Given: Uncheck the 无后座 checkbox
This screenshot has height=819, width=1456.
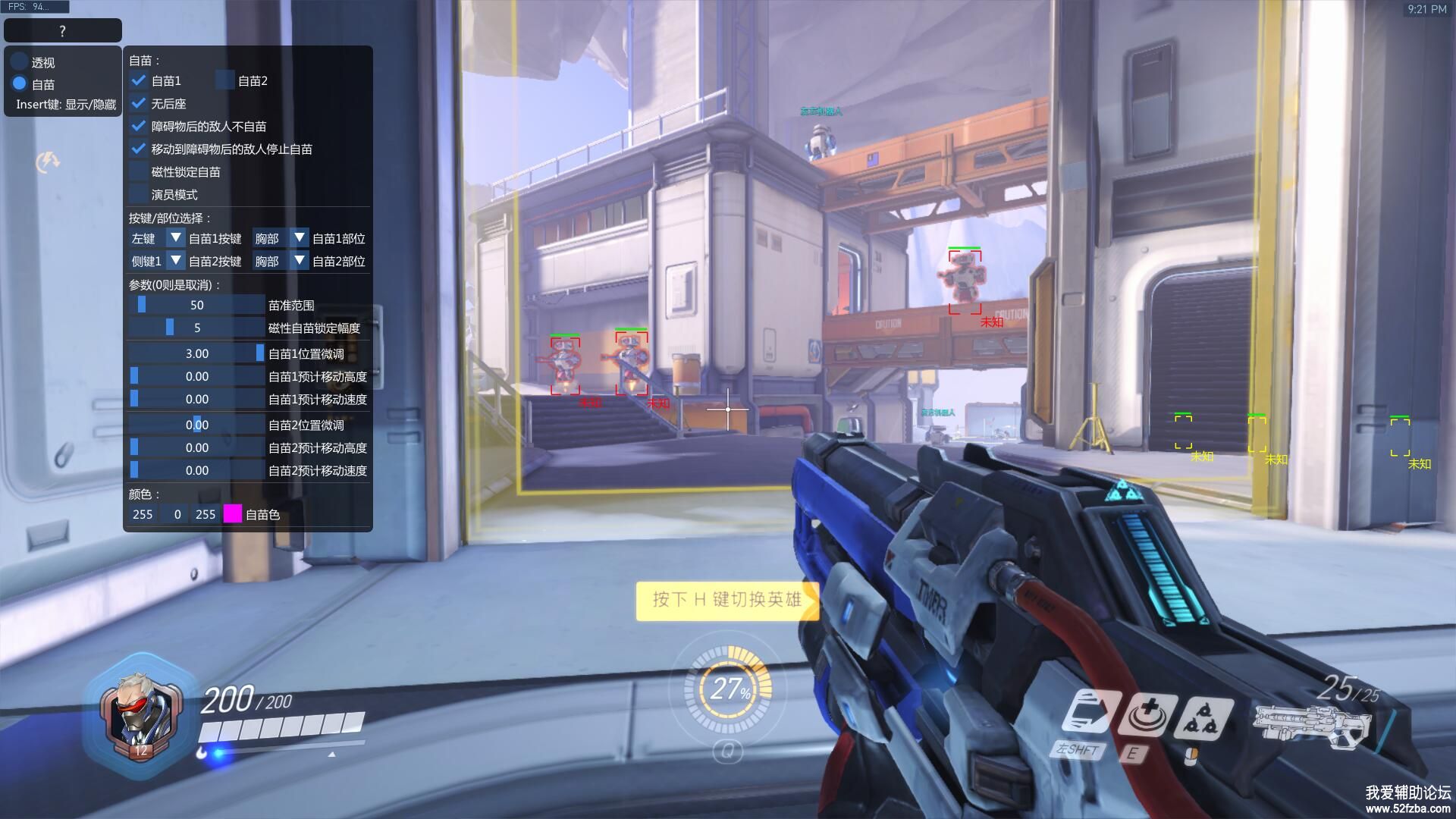Looking at the screenshot, I should pos(139,103).
